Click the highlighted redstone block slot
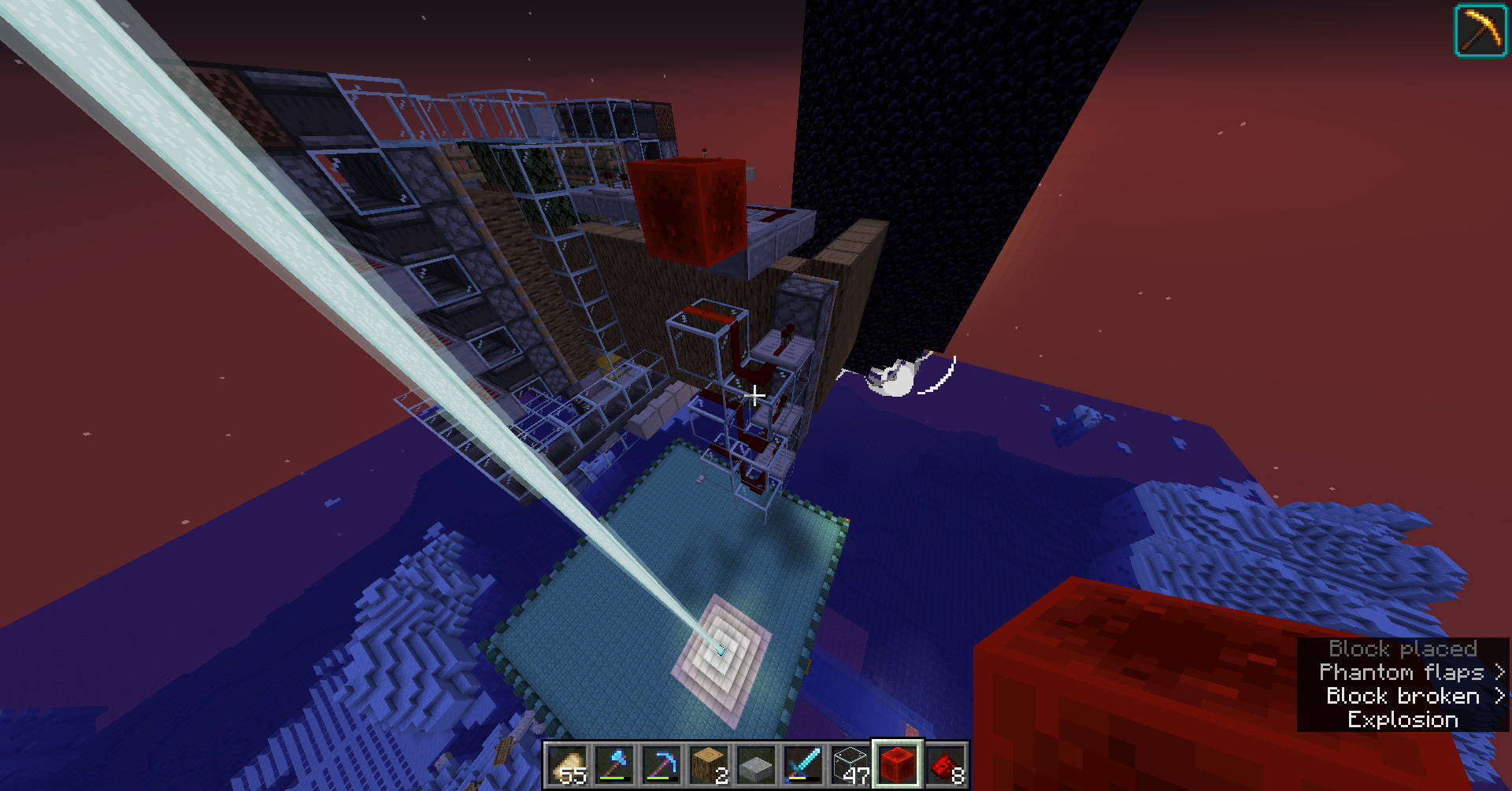 pos(898,764)
